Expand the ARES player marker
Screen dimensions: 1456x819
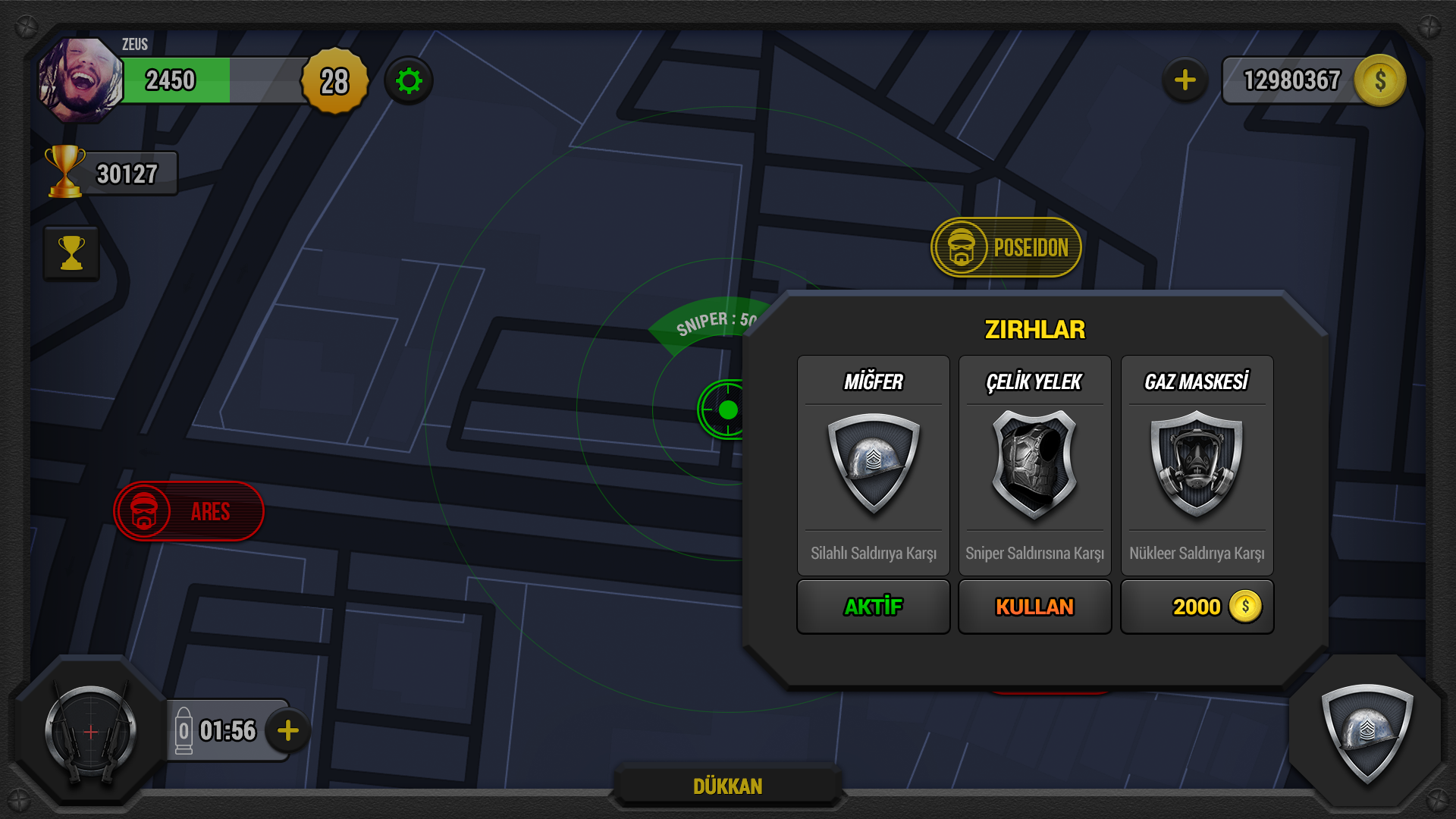[x=189, y=511]
